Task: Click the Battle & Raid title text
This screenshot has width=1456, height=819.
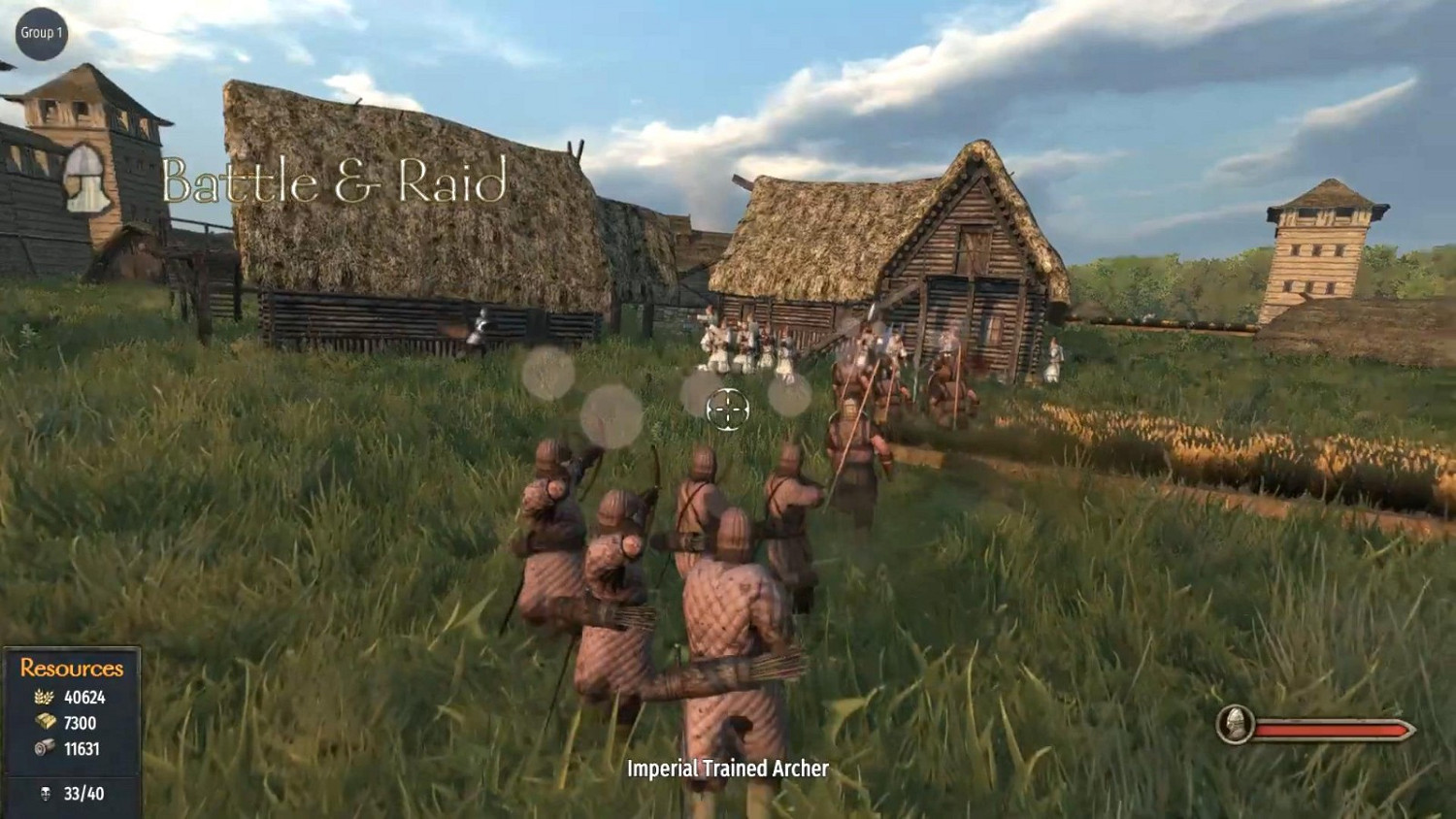Action: pos(335,180)
